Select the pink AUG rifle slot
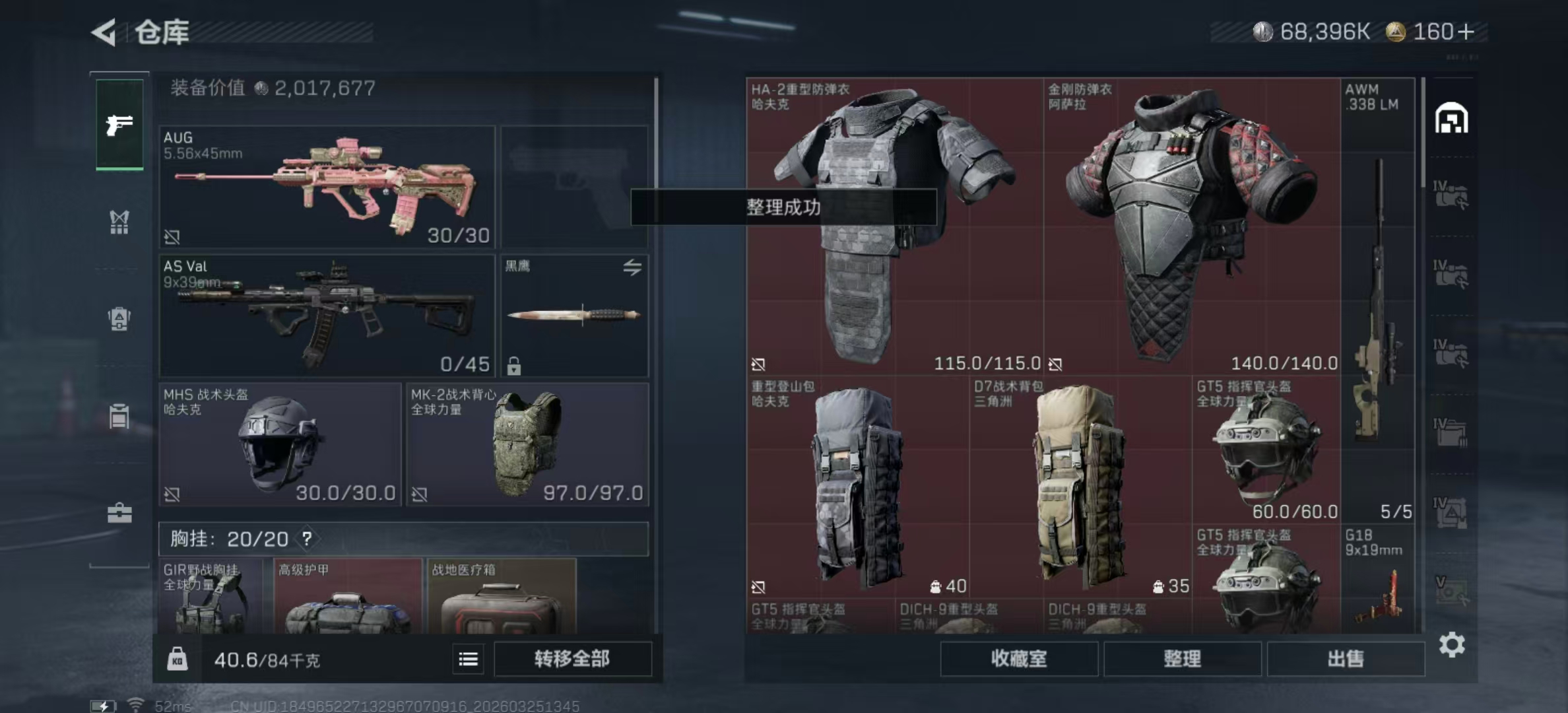 pyautogui.click(x=327, y=187)
